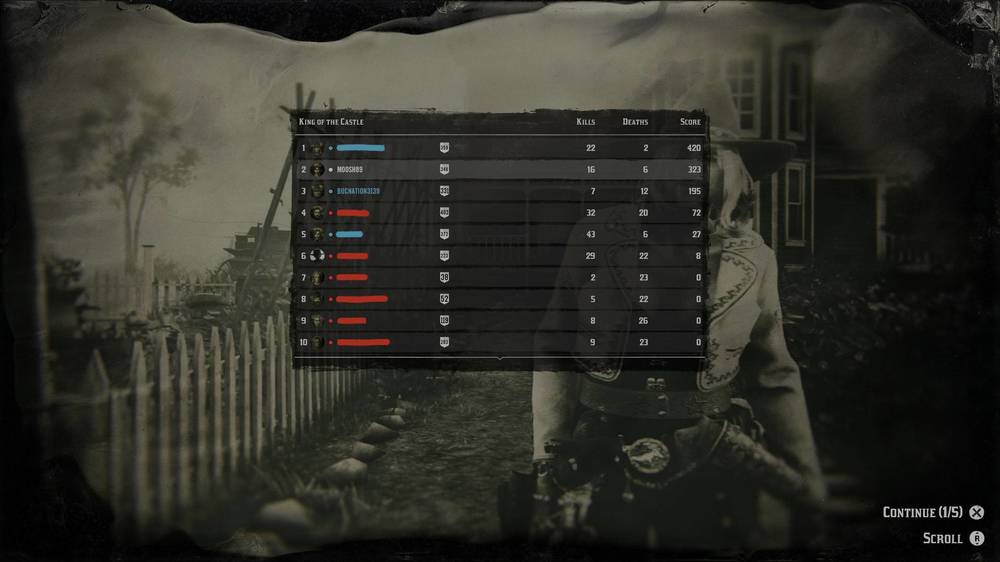Select the rank 1 player row scoring 420
The width and height of the screenshot is (1000, 562).
click(x=500, y=148)
